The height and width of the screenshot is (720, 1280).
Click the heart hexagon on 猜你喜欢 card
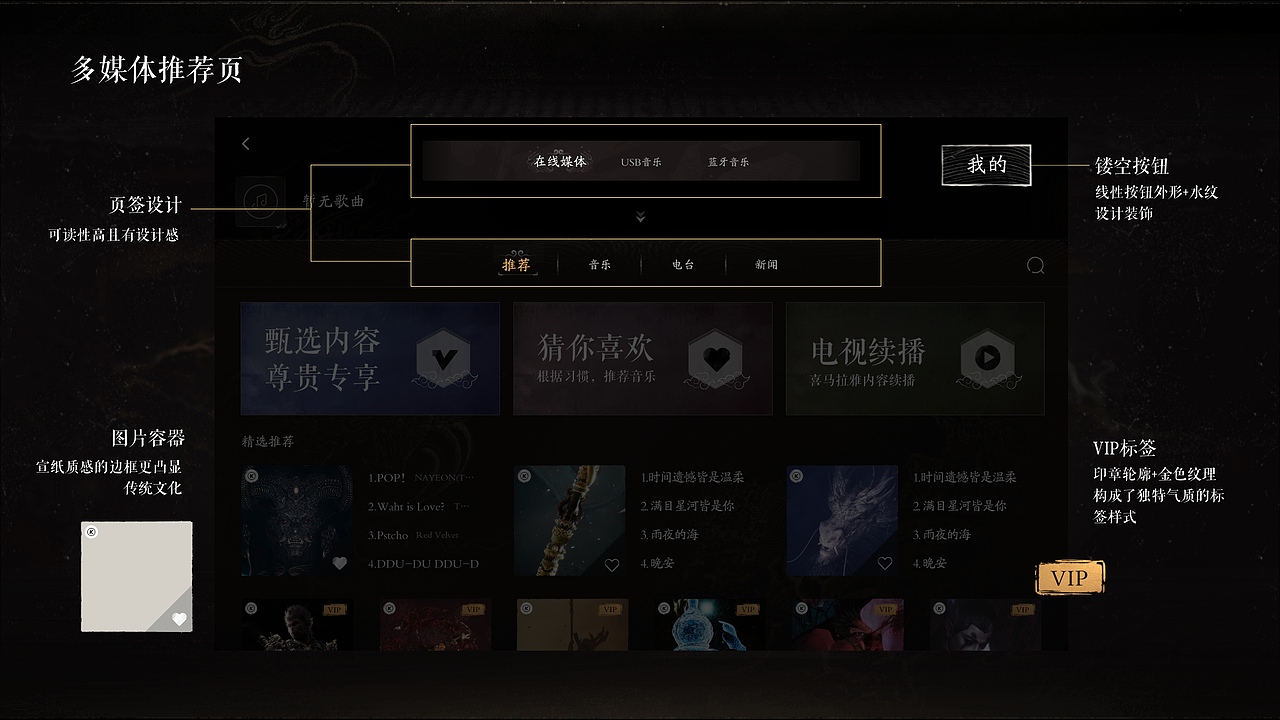[716, 359]
